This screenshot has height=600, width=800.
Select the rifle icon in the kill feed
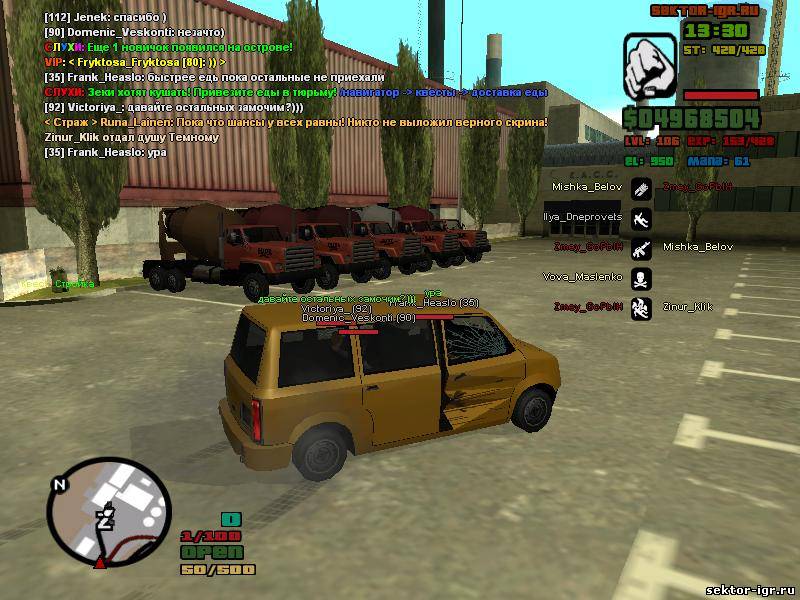(x=641, y=247)
